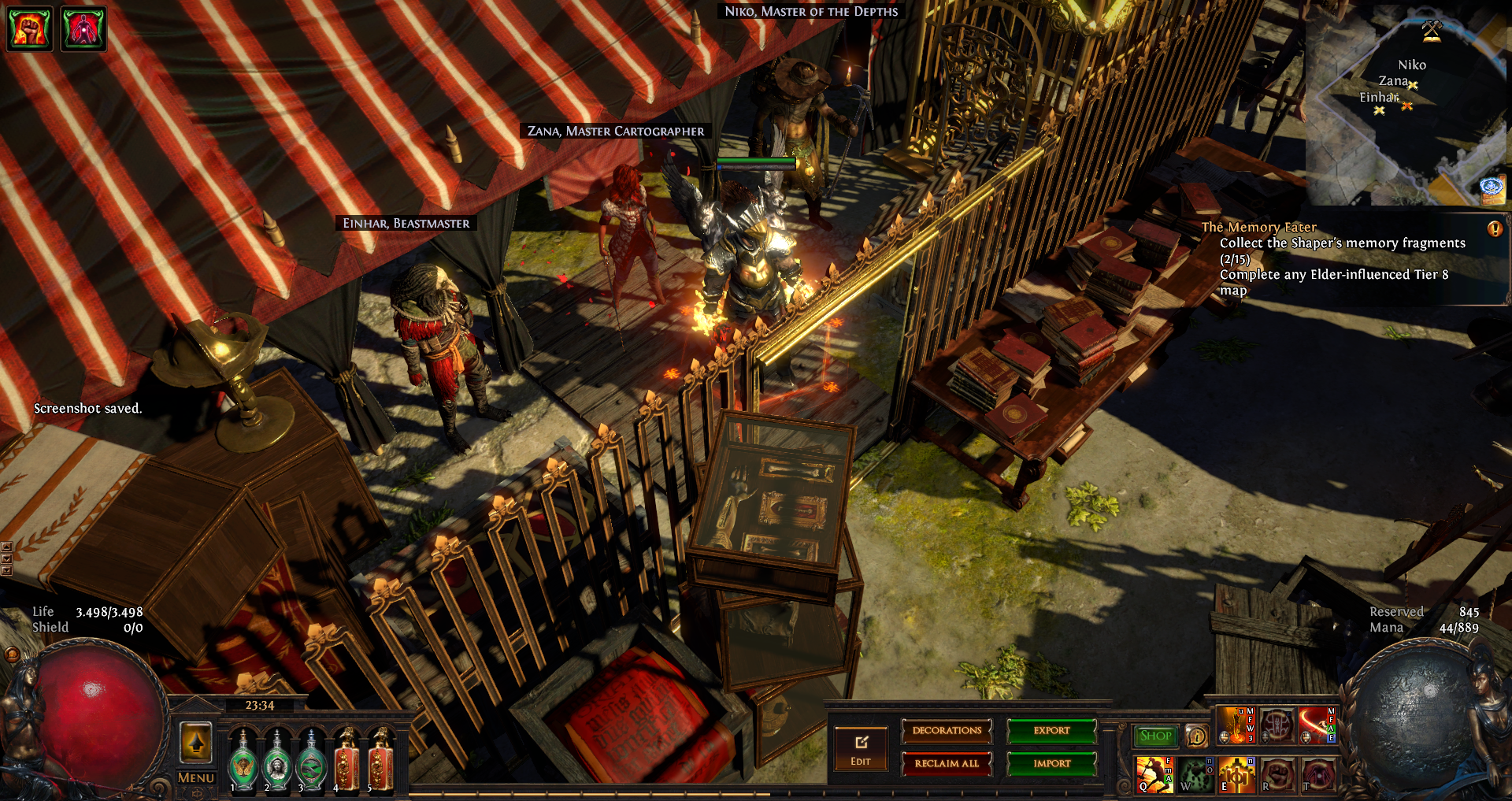Open the in-game Shop

click(x=1155, y=736)
